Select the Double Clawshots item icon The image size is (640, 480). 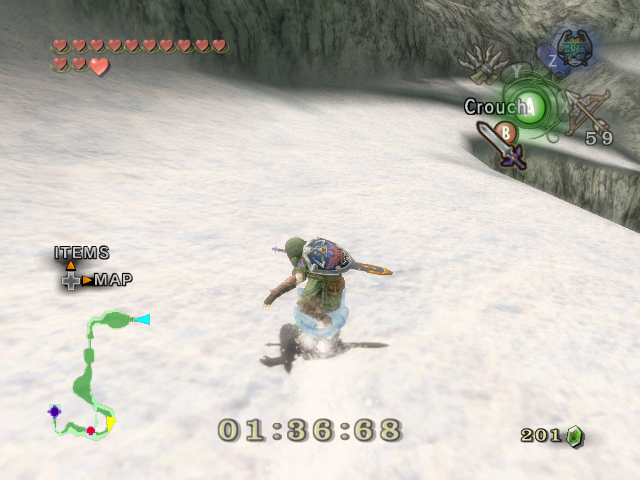click(x=488, y=66)
